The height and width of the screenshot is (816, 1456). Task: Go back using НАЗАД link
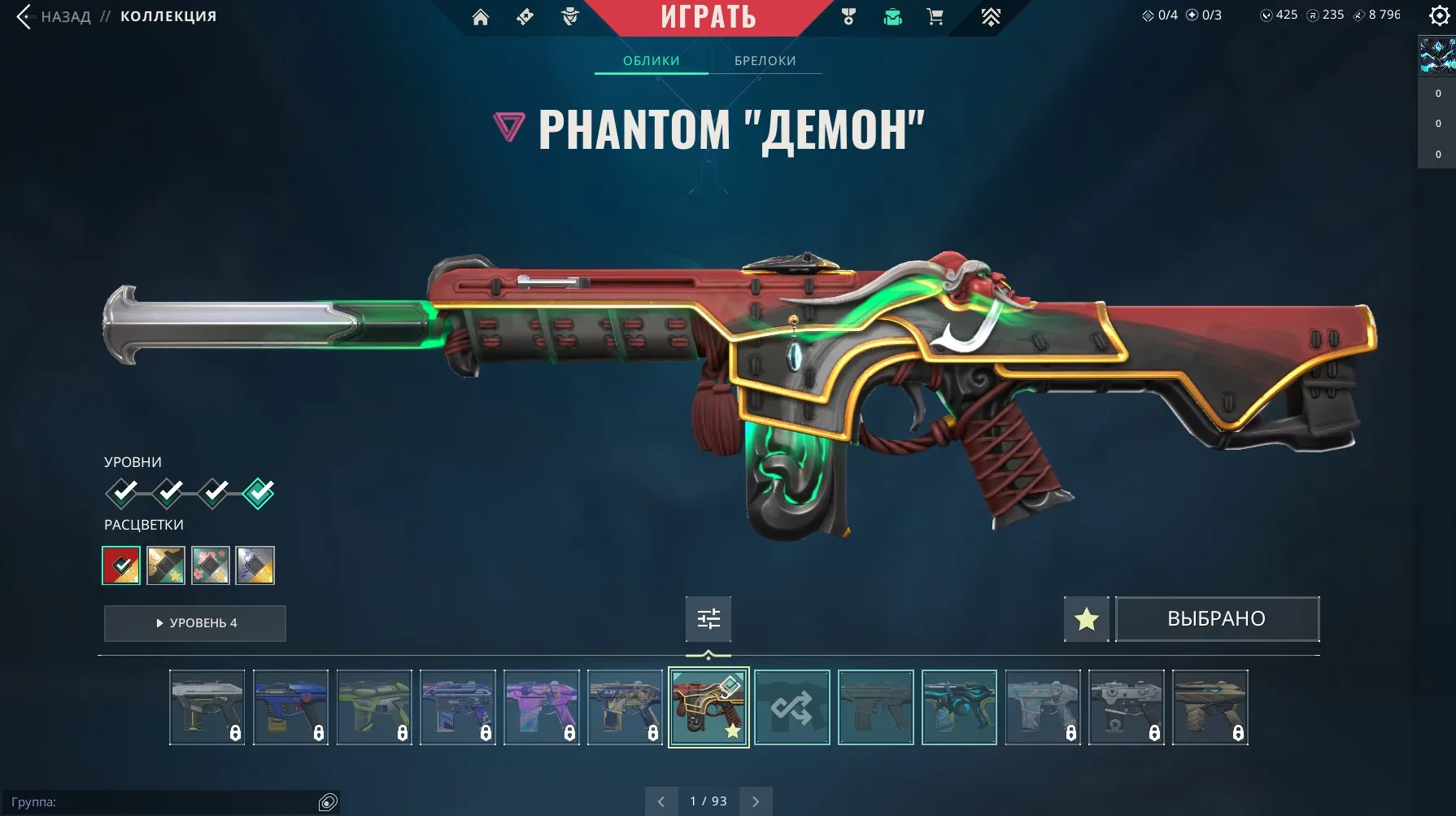tap(65, 15)
